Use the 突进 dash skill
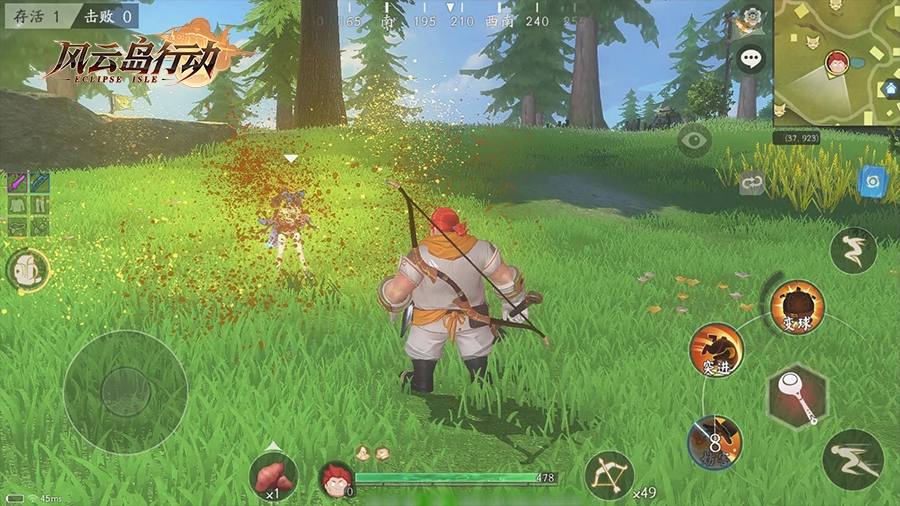This screenshot has width=900, height=506. 716,350
